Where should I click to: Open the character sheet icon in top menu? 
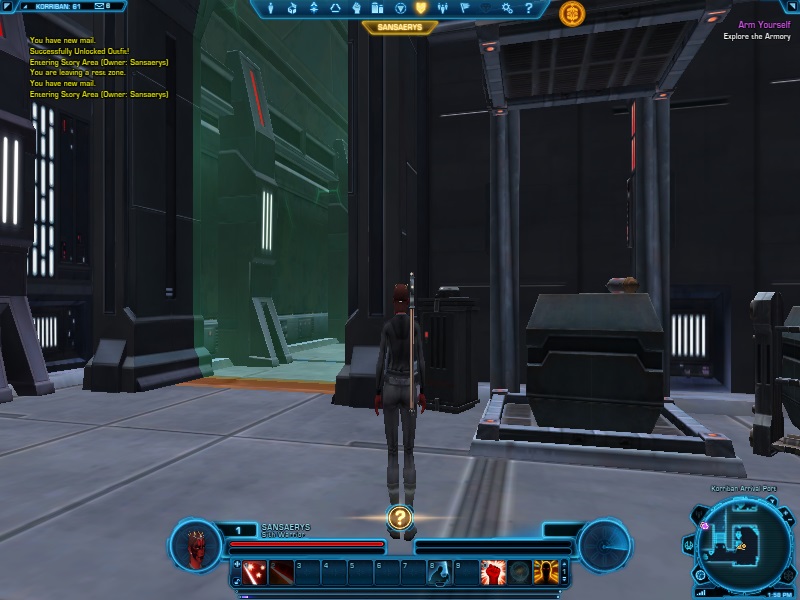[x=269, y=9]
